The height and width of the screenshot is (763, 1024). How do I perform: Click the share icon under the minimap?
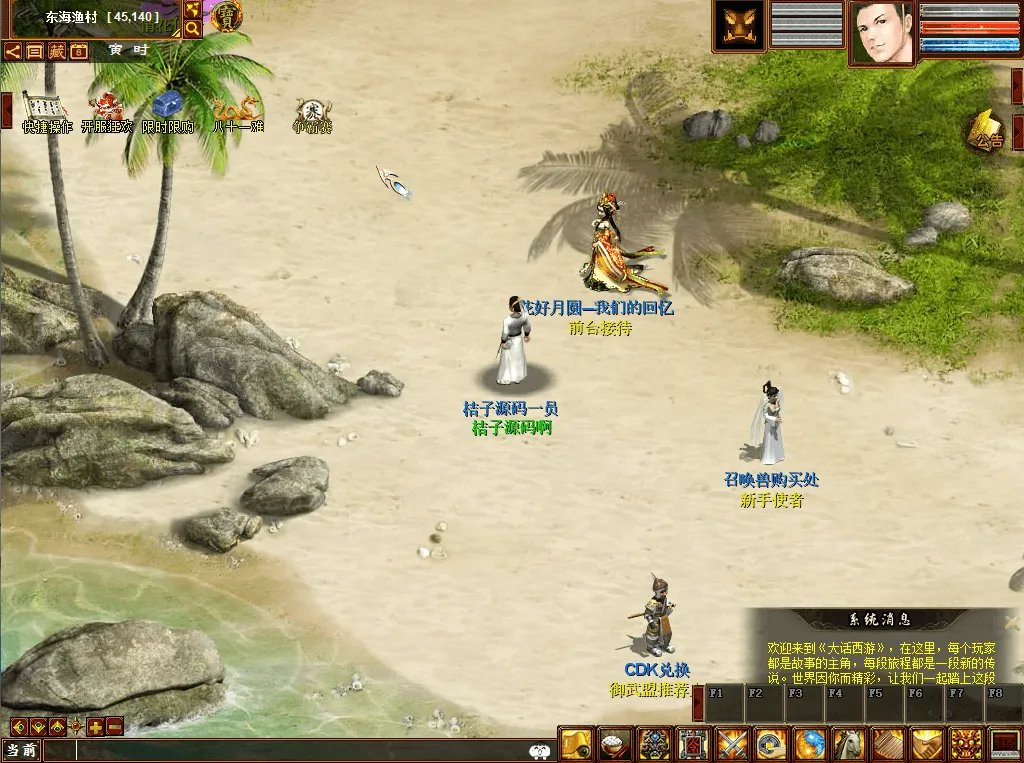click(13, 51)
